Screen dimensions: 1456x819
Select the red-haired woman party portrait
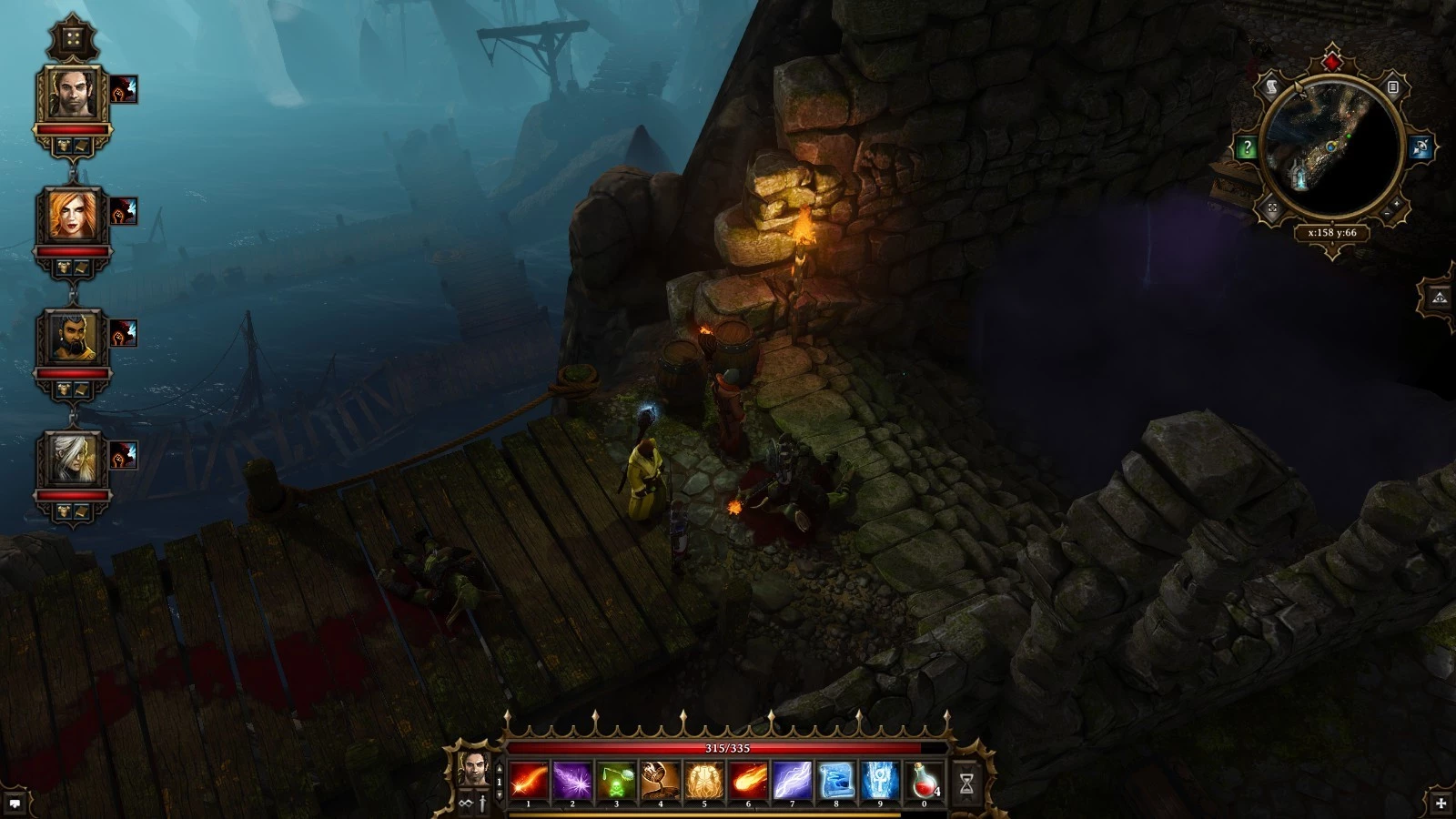(73, 216)
